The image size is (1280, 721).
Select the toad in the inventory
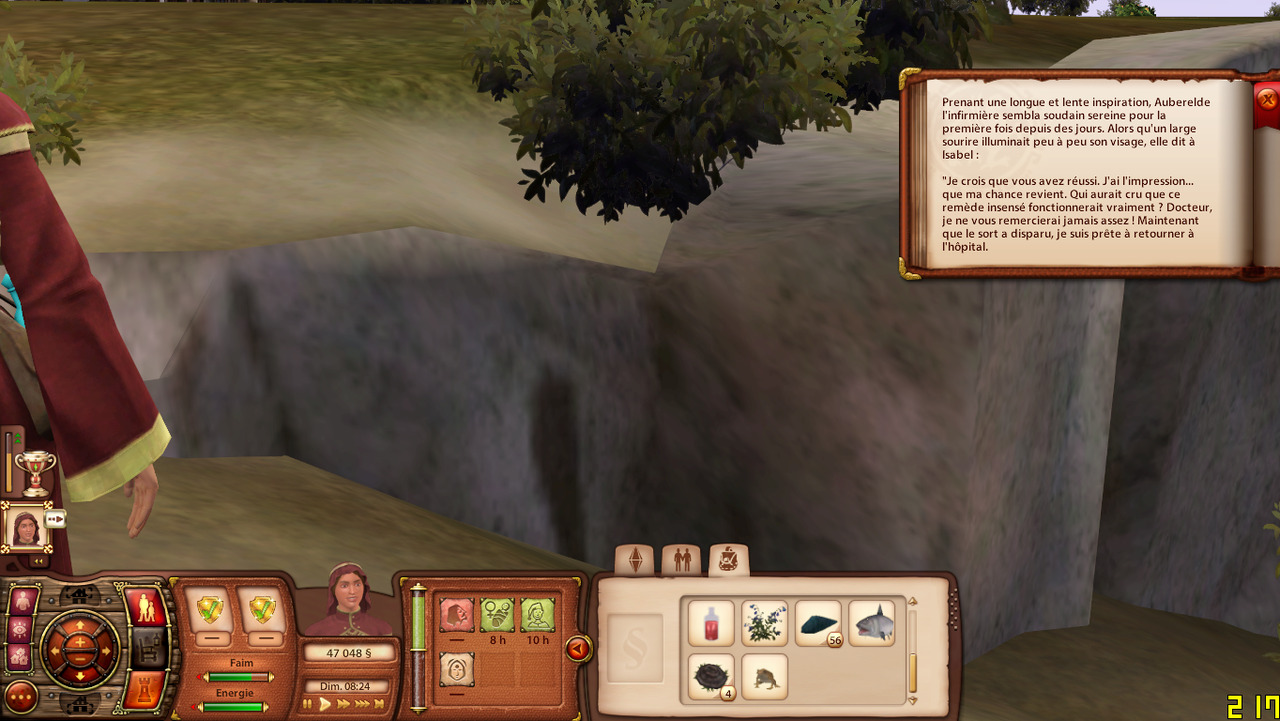[765, 676]
